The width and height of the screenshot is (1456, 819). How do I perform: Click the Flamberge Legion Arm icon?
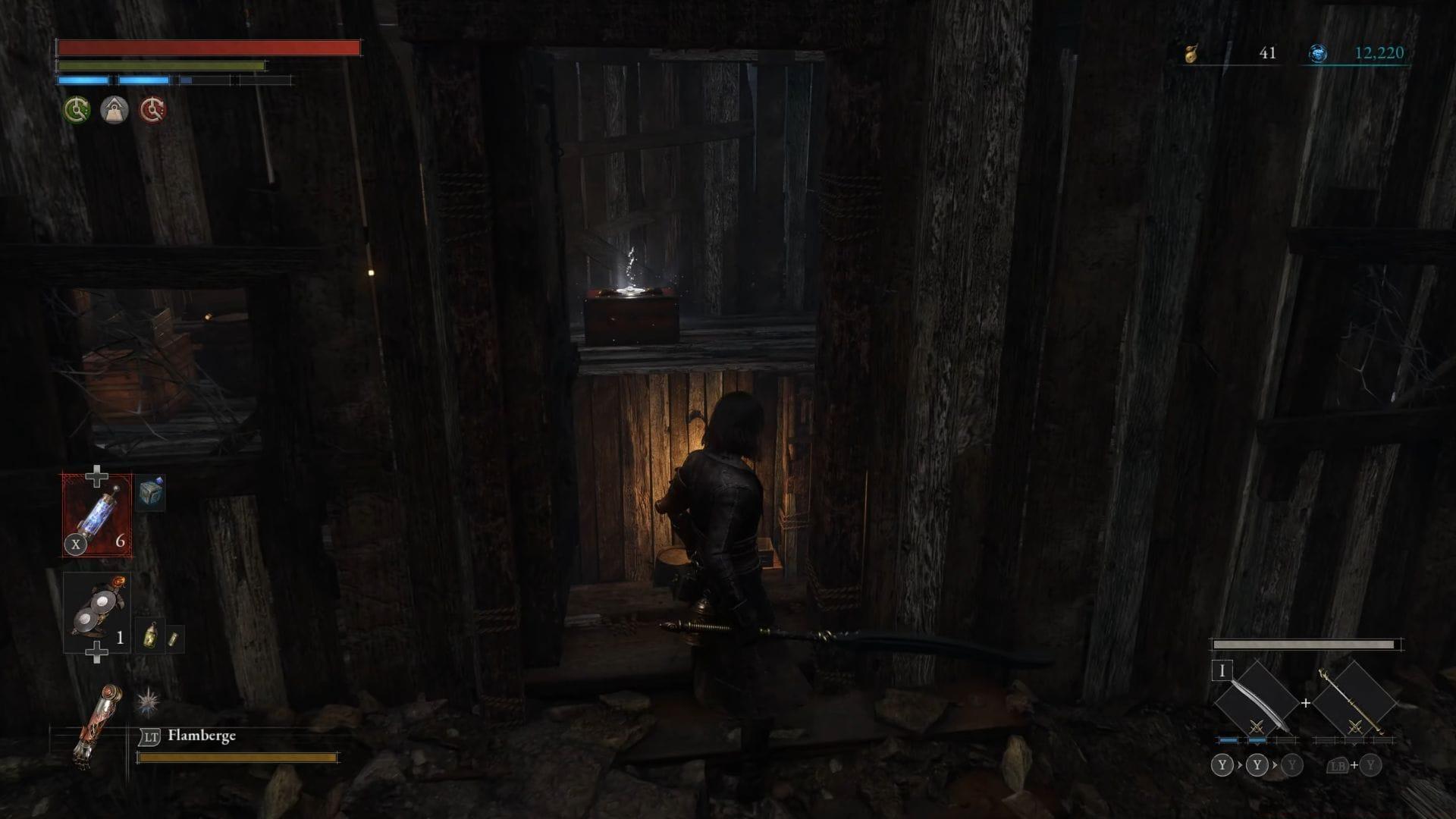click(x=93, y=726)
